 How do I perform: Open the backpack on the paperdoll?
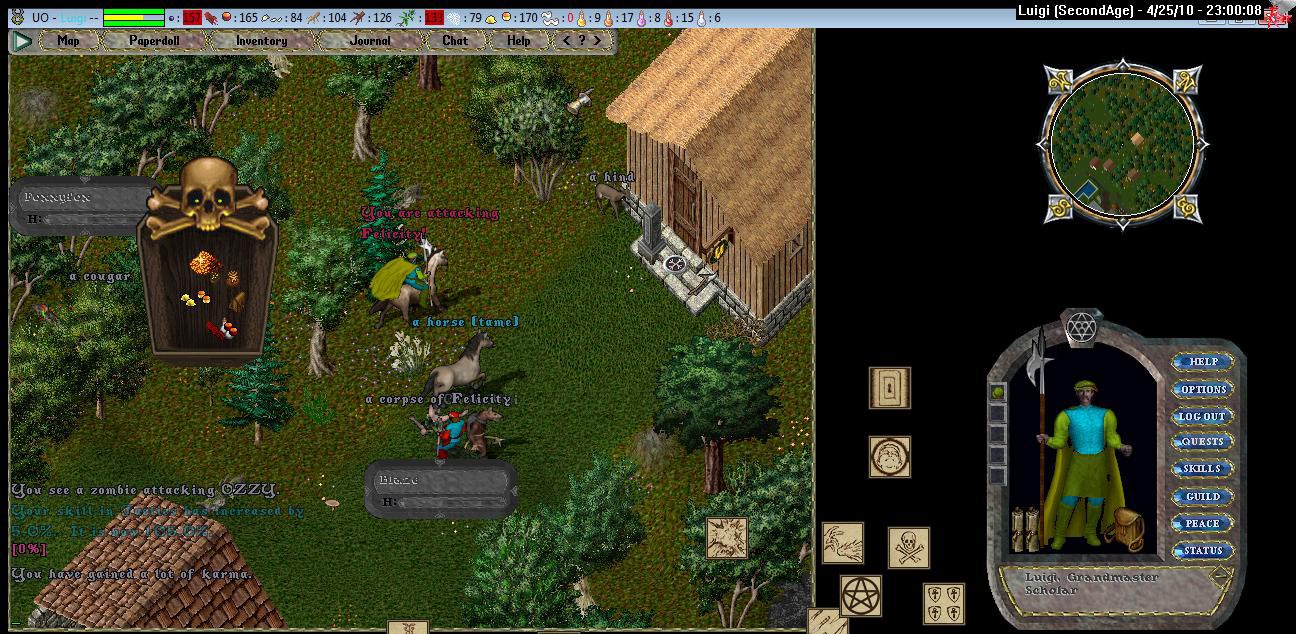(1129, 529)
